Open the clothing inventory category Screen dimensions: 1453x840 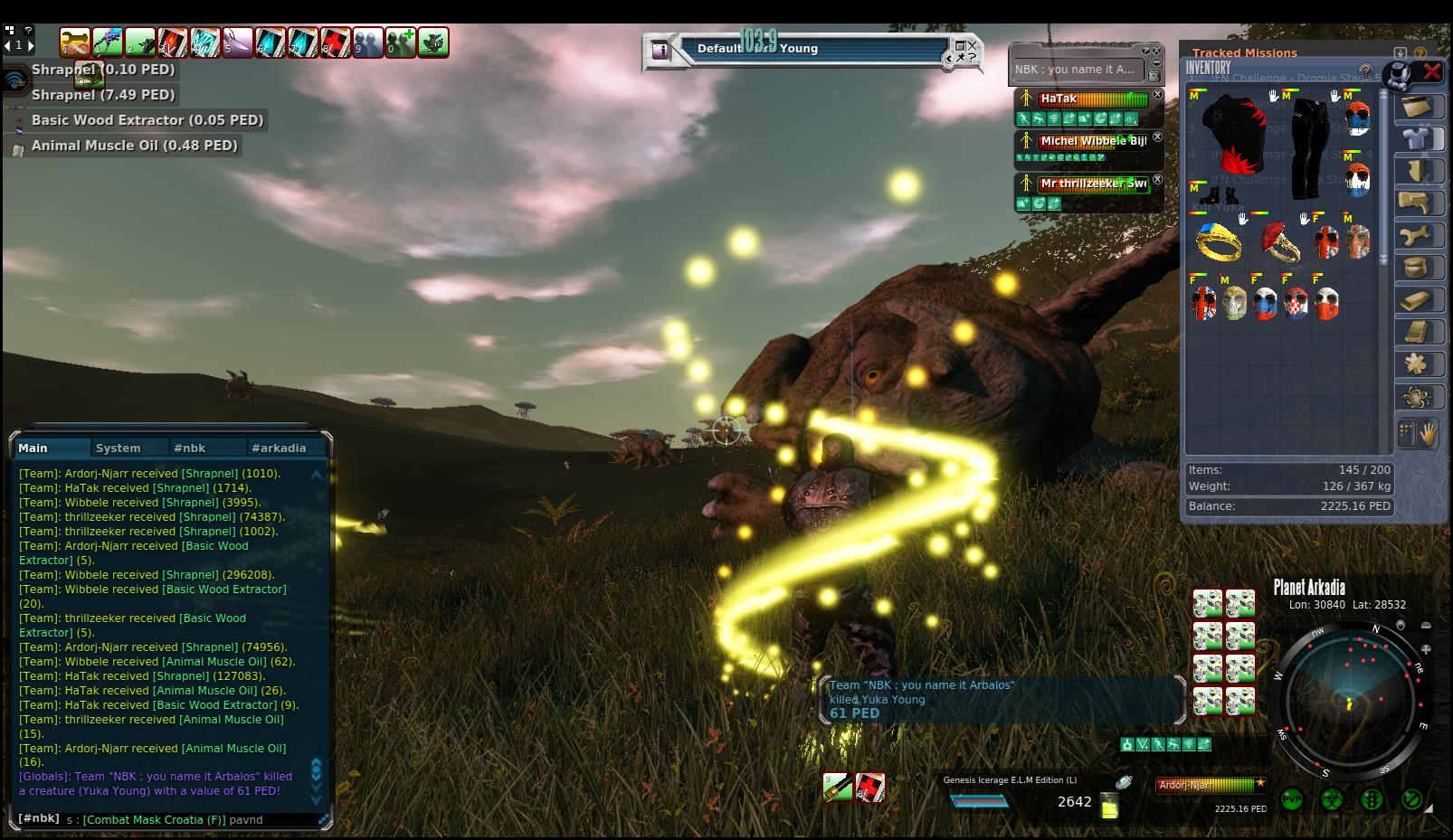[1416, 138]
